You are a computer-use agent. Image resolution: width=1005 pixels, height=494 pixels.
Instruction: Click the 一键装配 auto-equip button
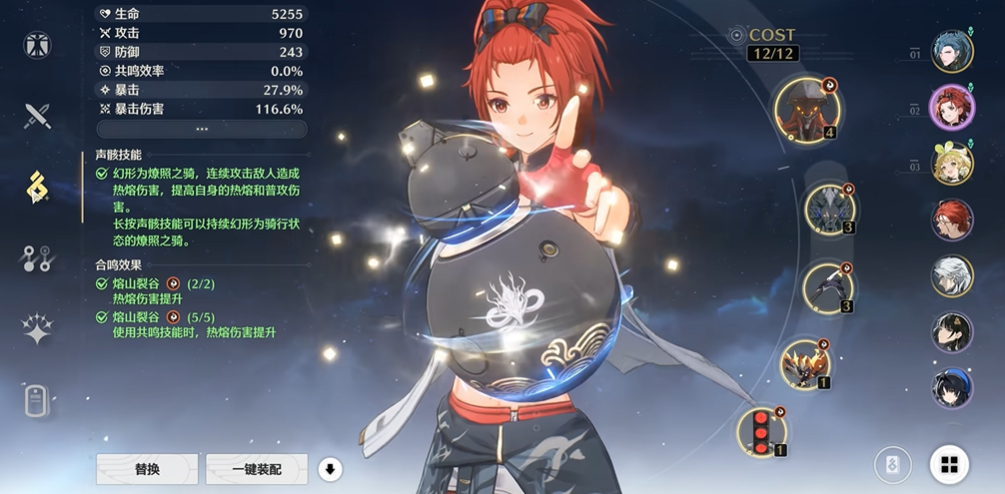[256, 468]
